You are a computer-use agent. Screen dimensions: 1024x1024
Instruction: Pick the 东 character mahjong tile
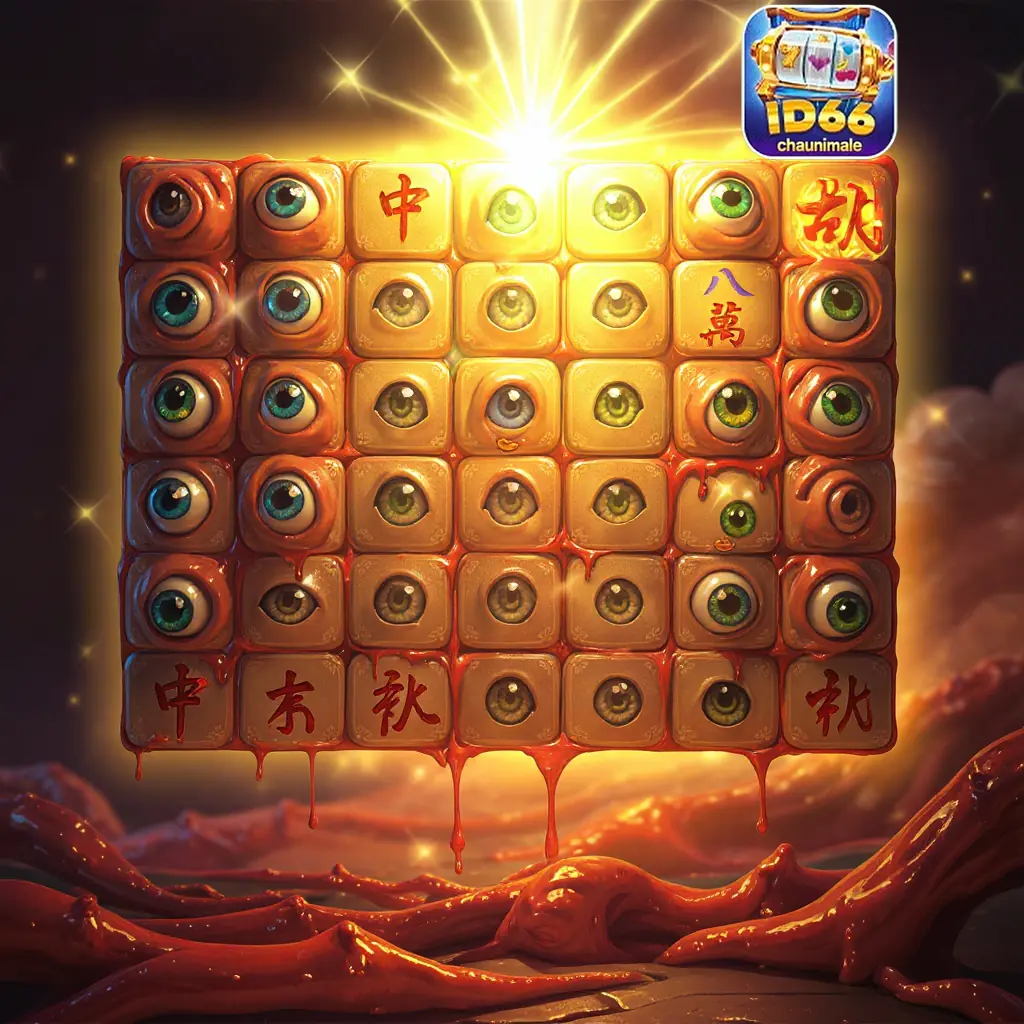pos(291,699)
